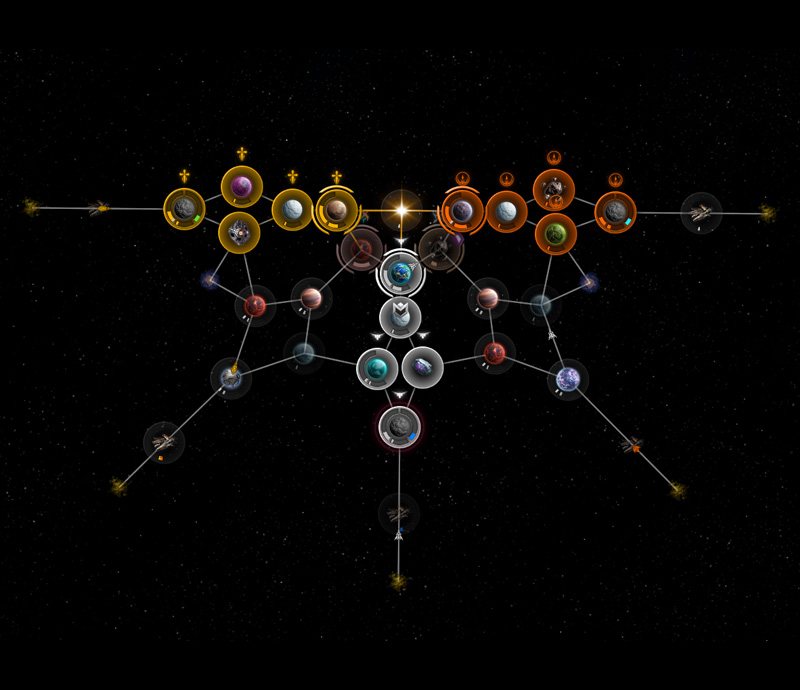Choose the yellow gray planet with green marker
The width and height of the screenshot is (800, 690).
pos(184,209)
